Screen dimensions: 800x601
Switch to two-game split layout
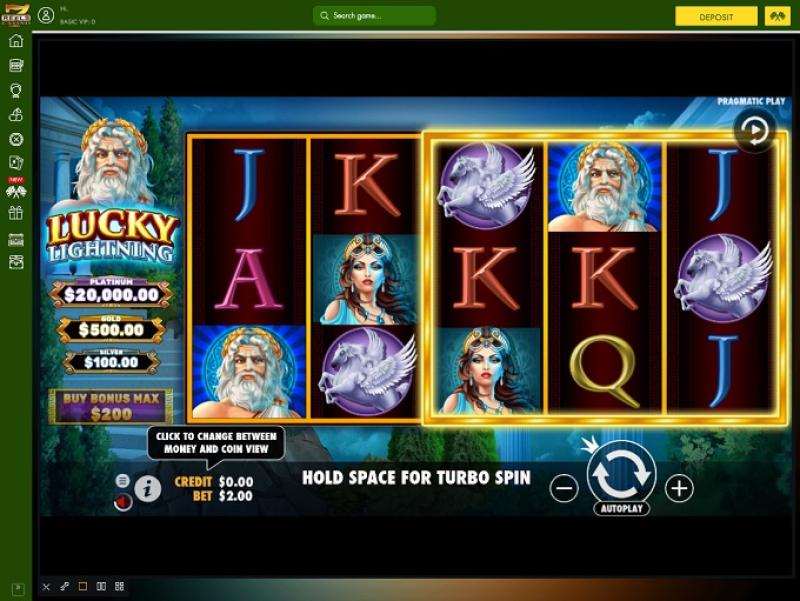click(101, 586)
